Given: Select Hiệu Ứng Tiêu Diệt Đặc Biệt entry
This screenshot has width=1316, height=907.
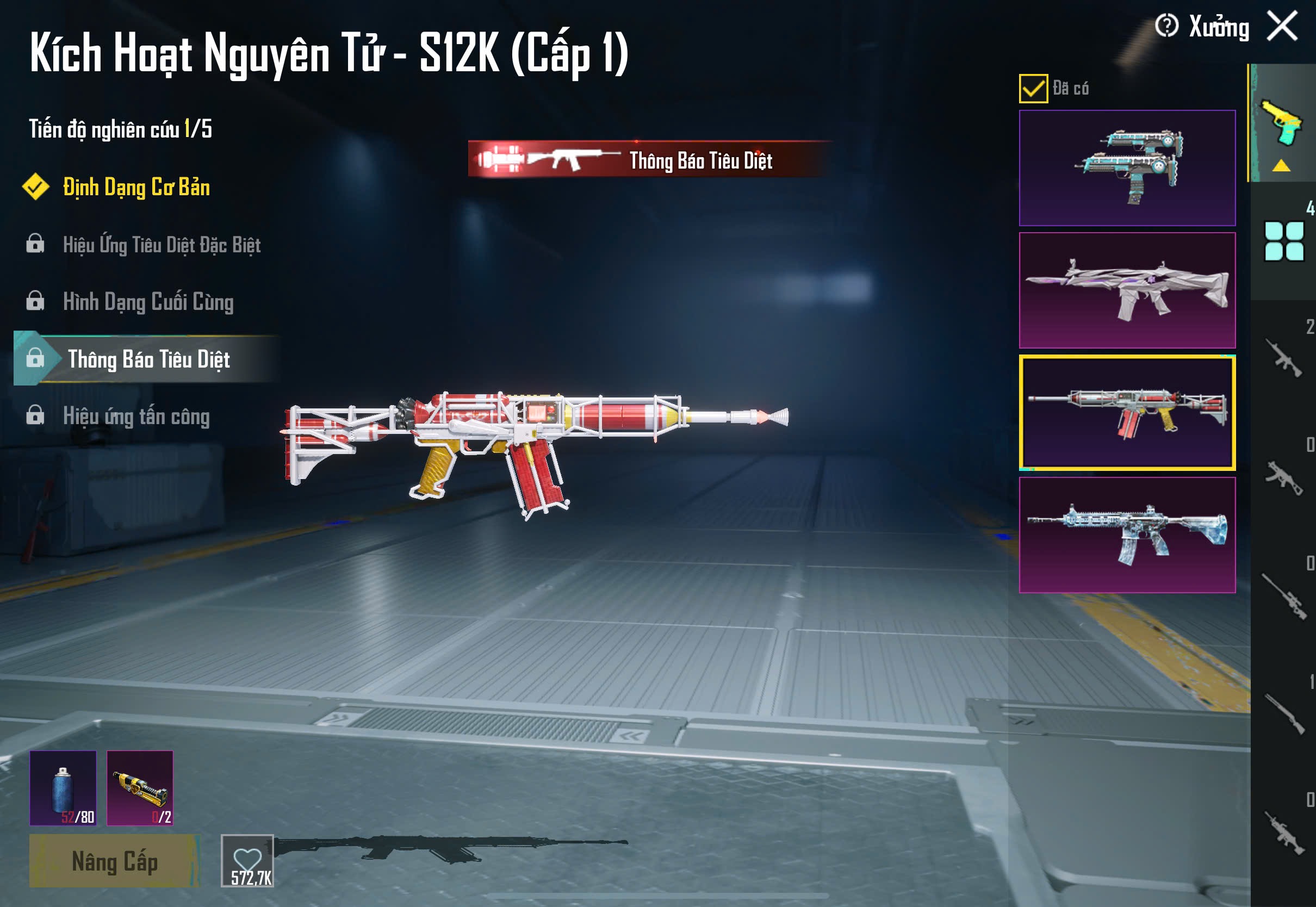Looking at the screenshot, I should (162, 245).
